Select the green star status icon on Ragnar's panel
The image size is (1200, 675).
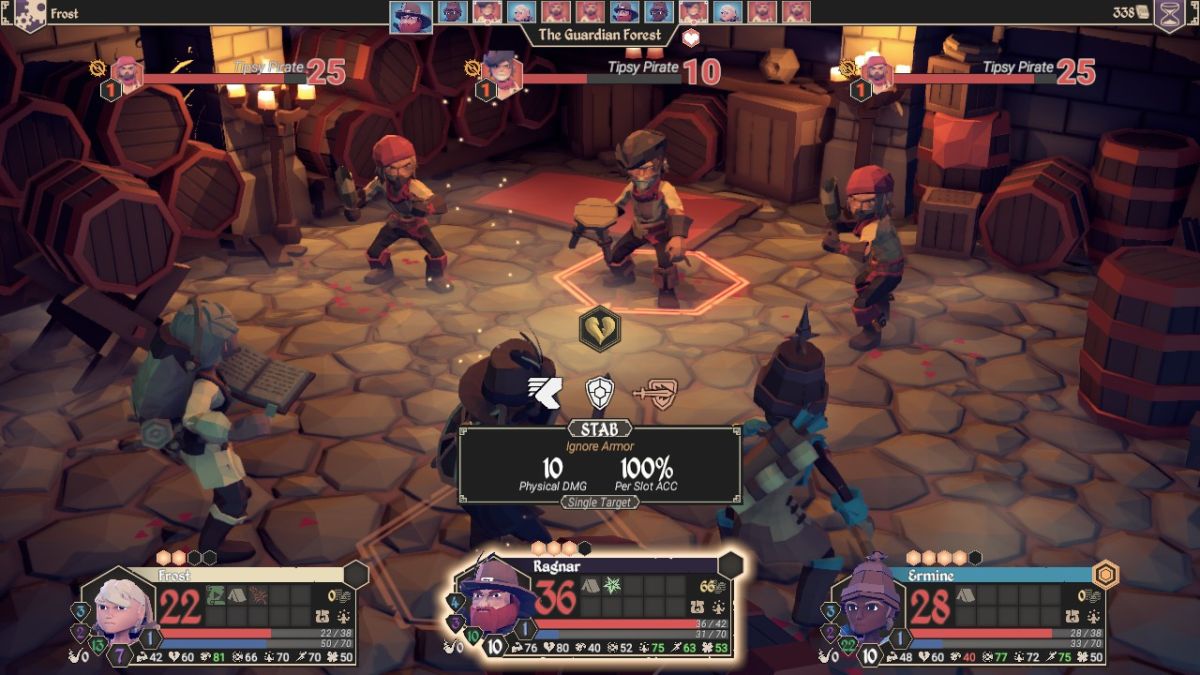coord(612,585)
